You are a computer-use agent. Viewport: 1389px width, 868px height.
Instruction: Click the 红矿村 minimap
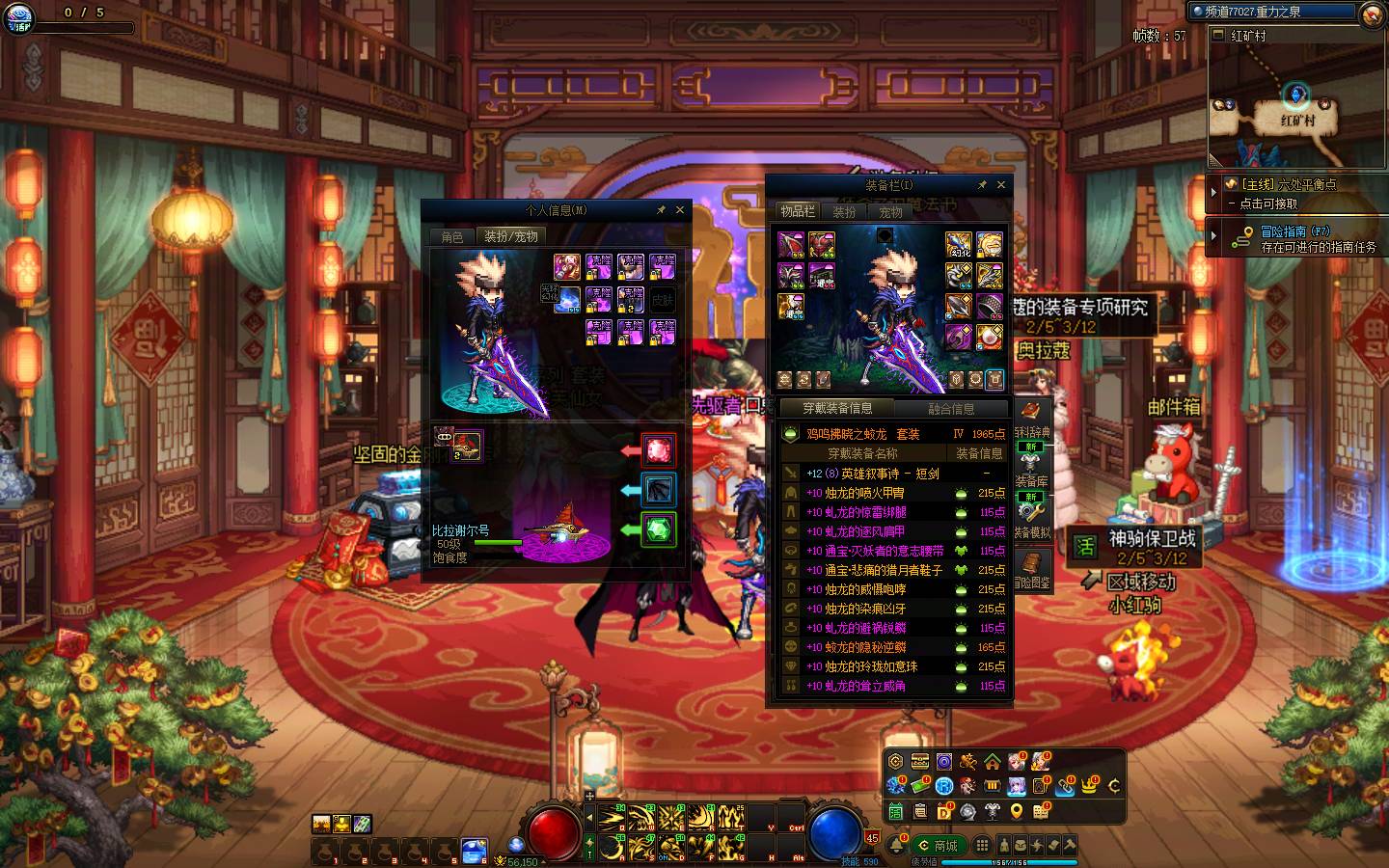click(x=1295, y=101)
